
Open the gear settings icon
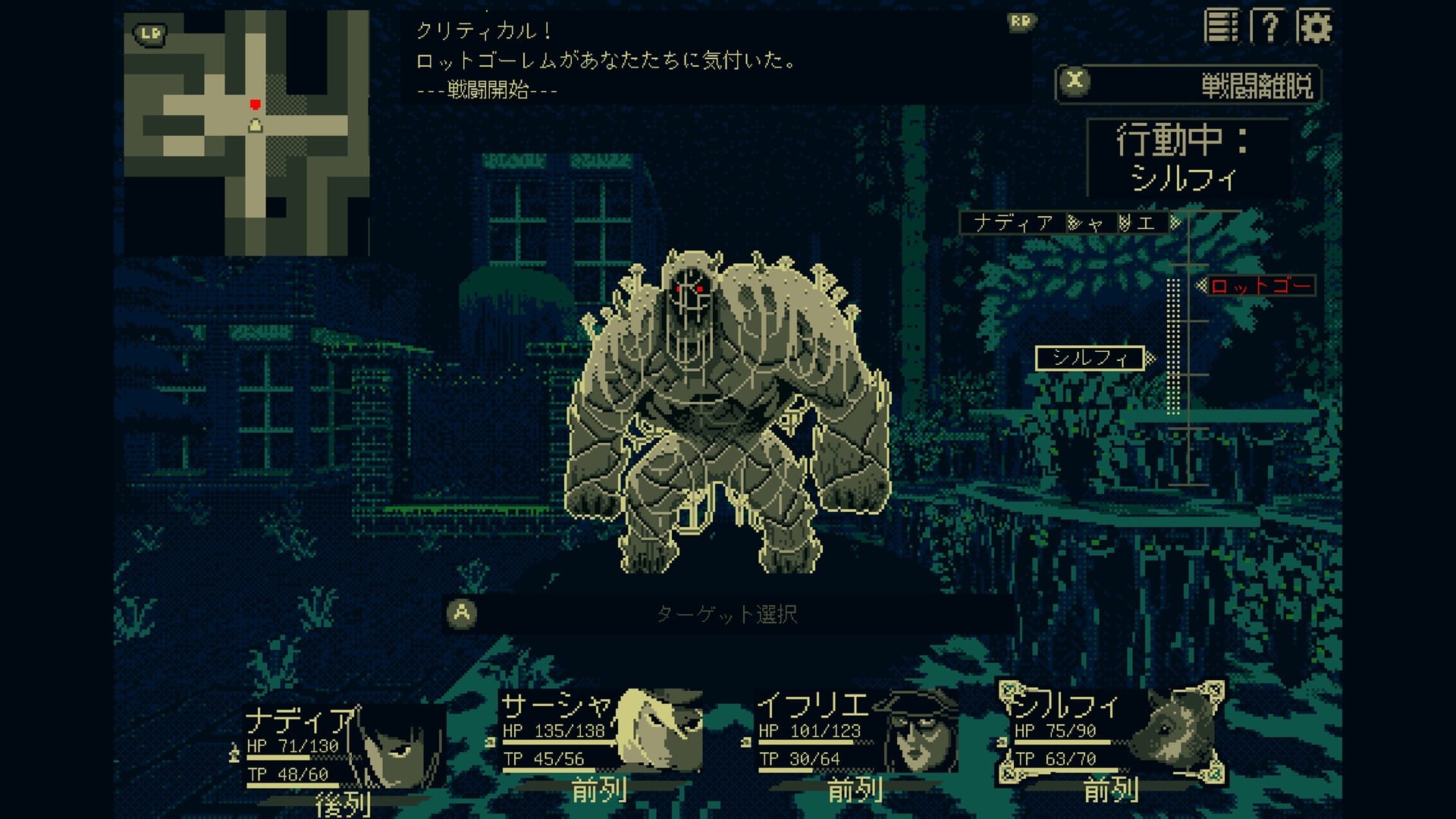pos(1314,27)
